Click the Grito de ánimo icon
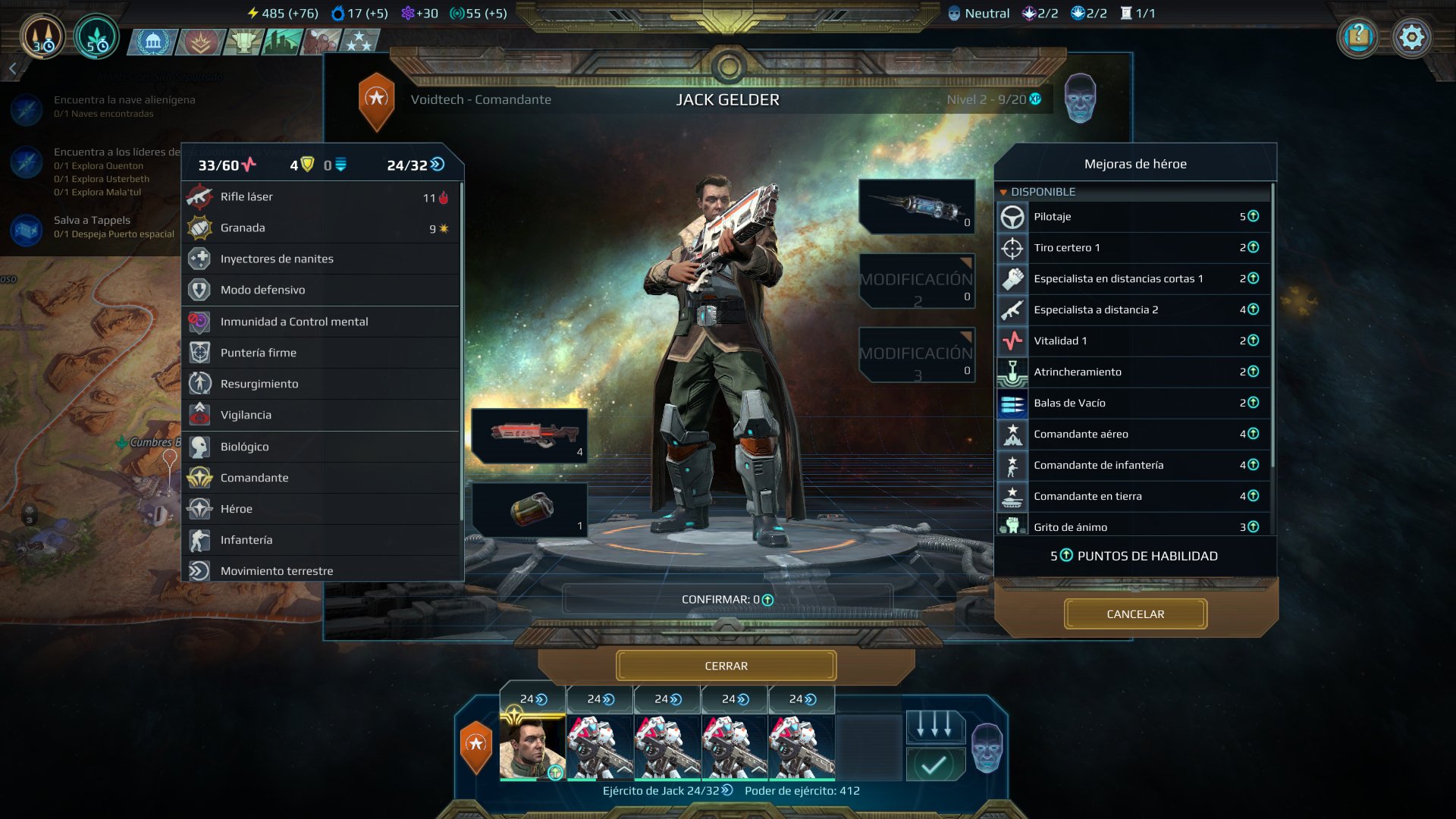The image size is (1456, 819). [1012, 526]
